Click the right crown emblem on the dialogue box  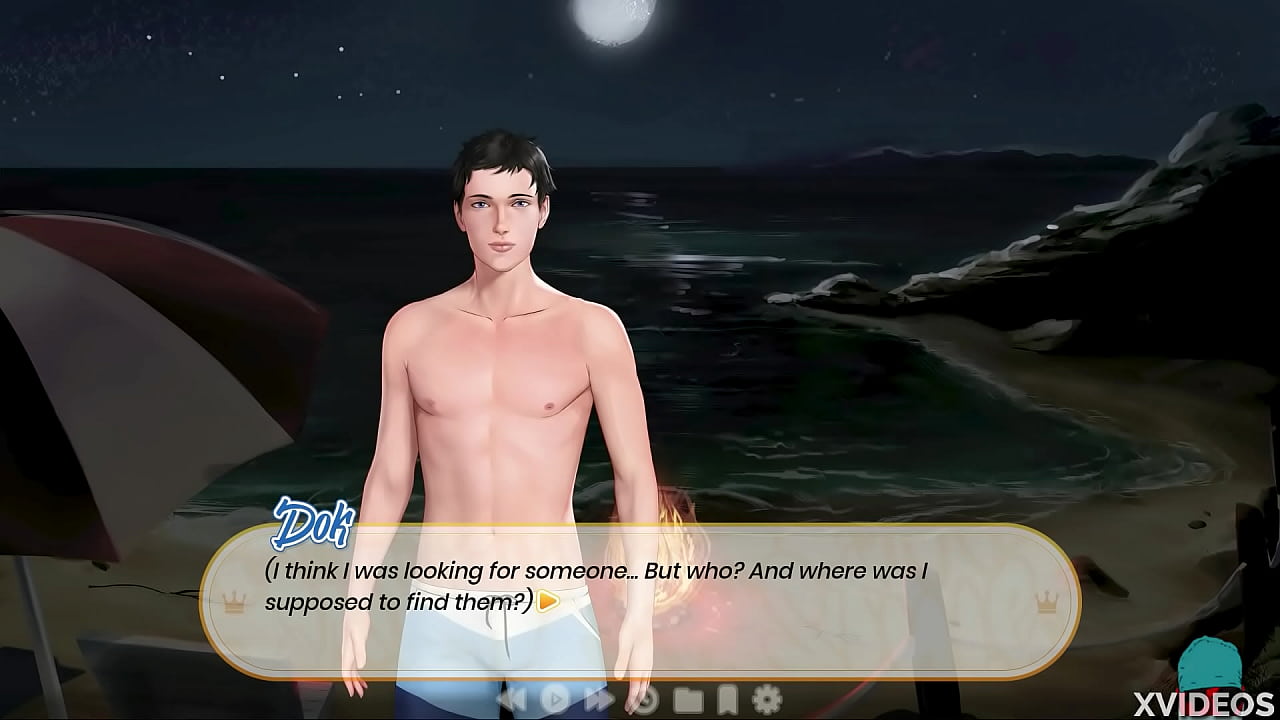(x=1046, y=603)
